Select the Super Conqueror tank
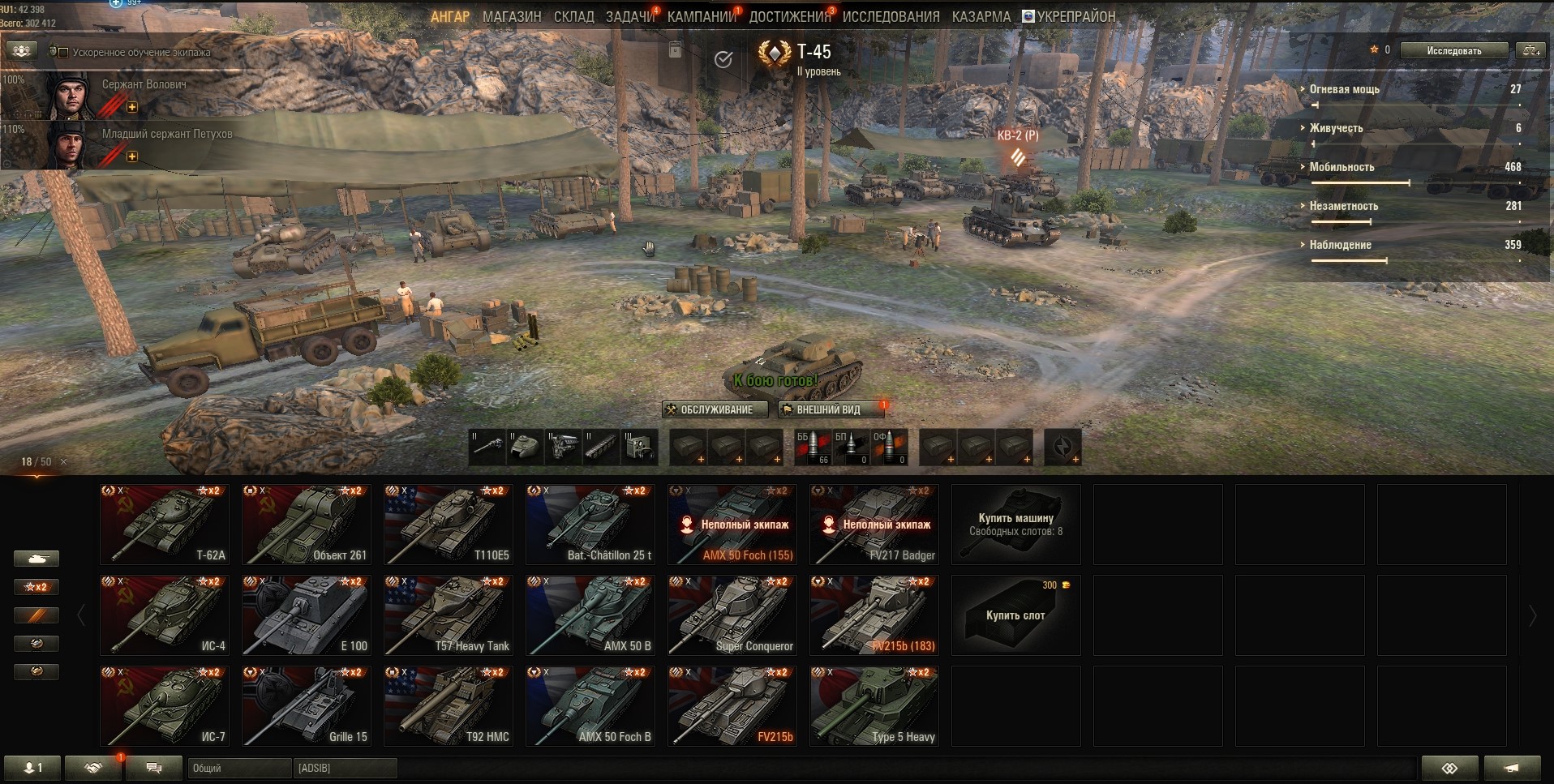 tap(732, 615)
